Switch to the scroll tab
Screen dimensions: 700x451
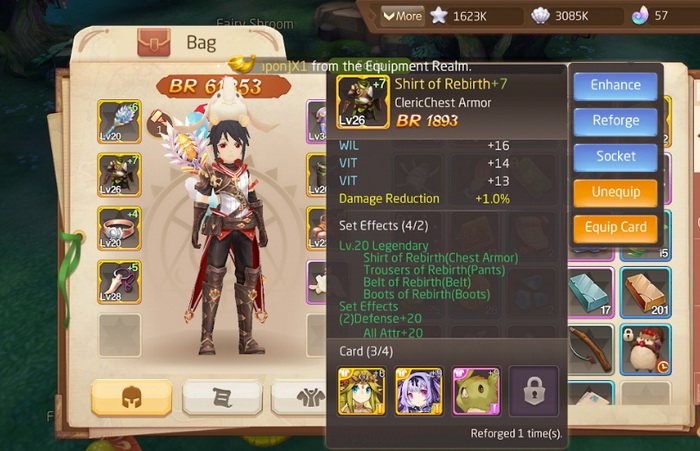(x=221, y=397)
